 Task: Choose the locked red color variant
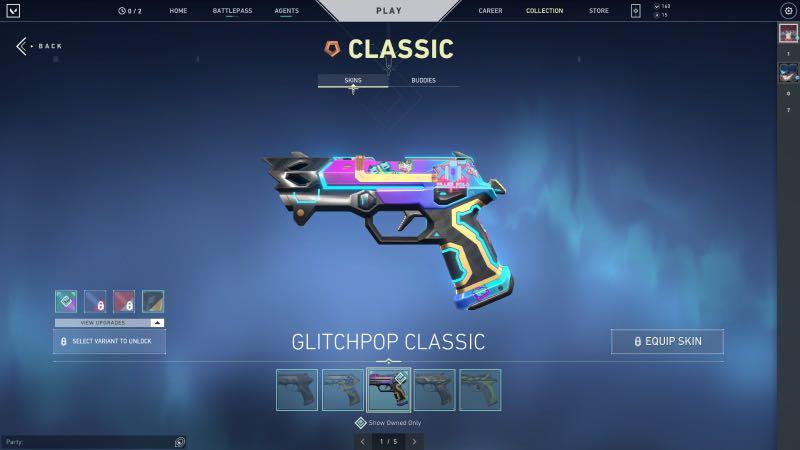124,302
